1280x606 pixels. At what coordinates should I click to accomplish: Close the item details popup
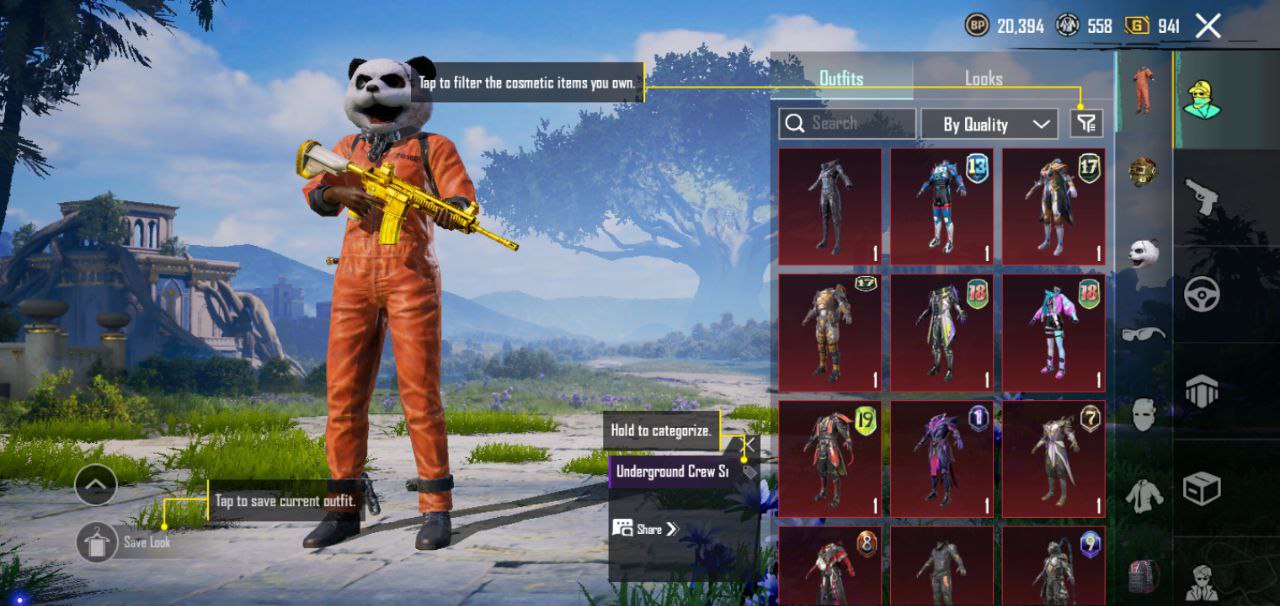[747, 444]
